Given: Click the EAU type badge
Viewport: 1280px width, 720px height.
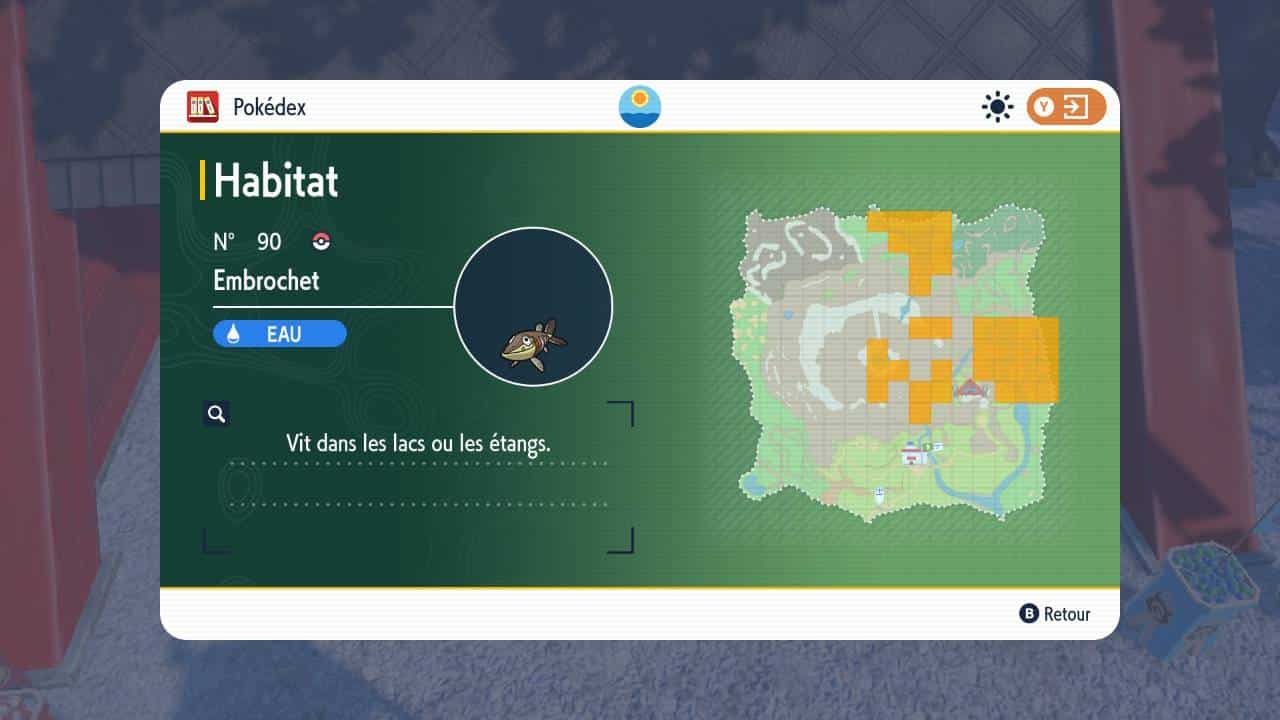Looking at the screenshot, I should point(280,334).
